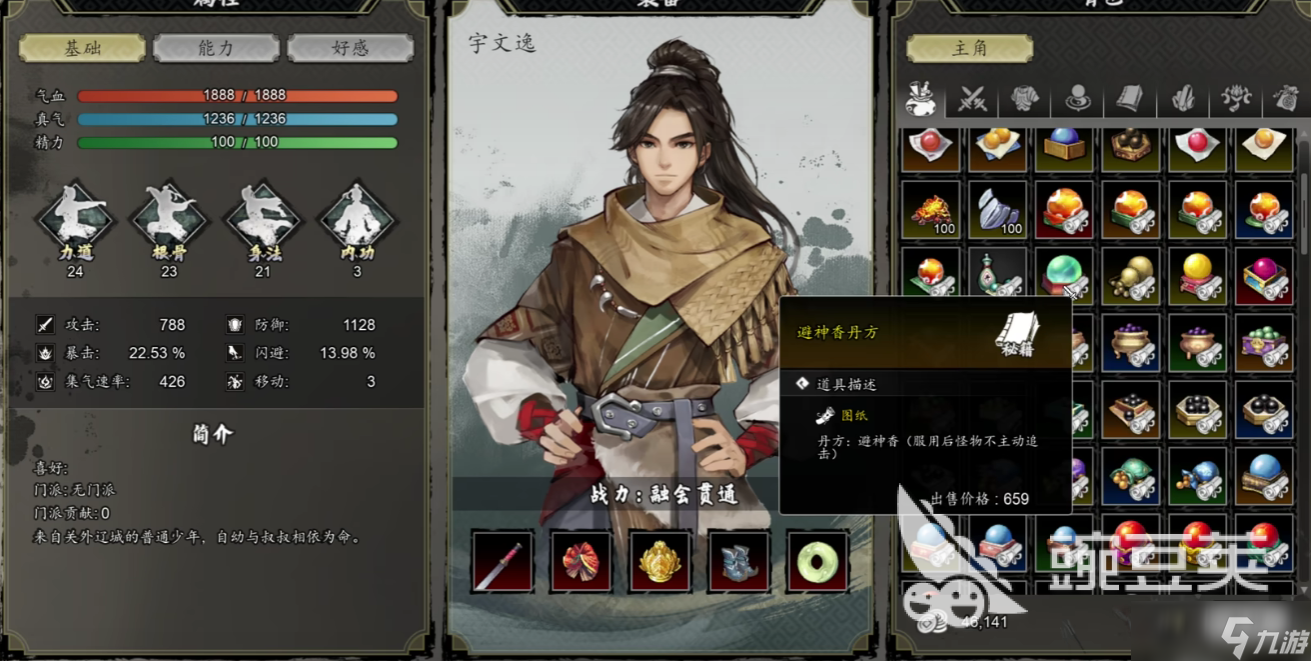Switch to the armor clothing category
1311x661 pixels.
1025,98
